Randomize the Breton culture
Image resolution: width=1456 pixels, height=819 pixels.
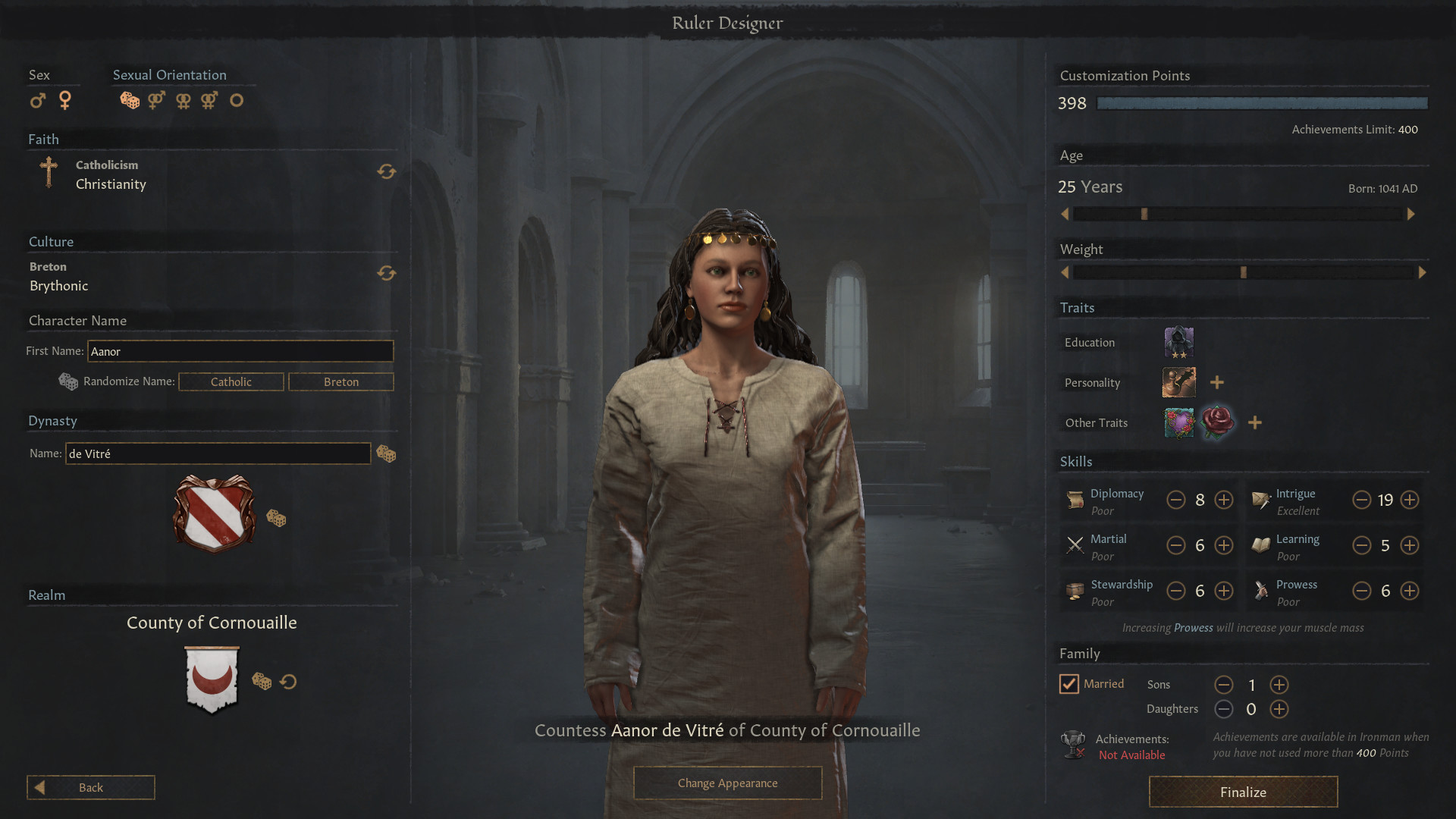coord(387,274)
